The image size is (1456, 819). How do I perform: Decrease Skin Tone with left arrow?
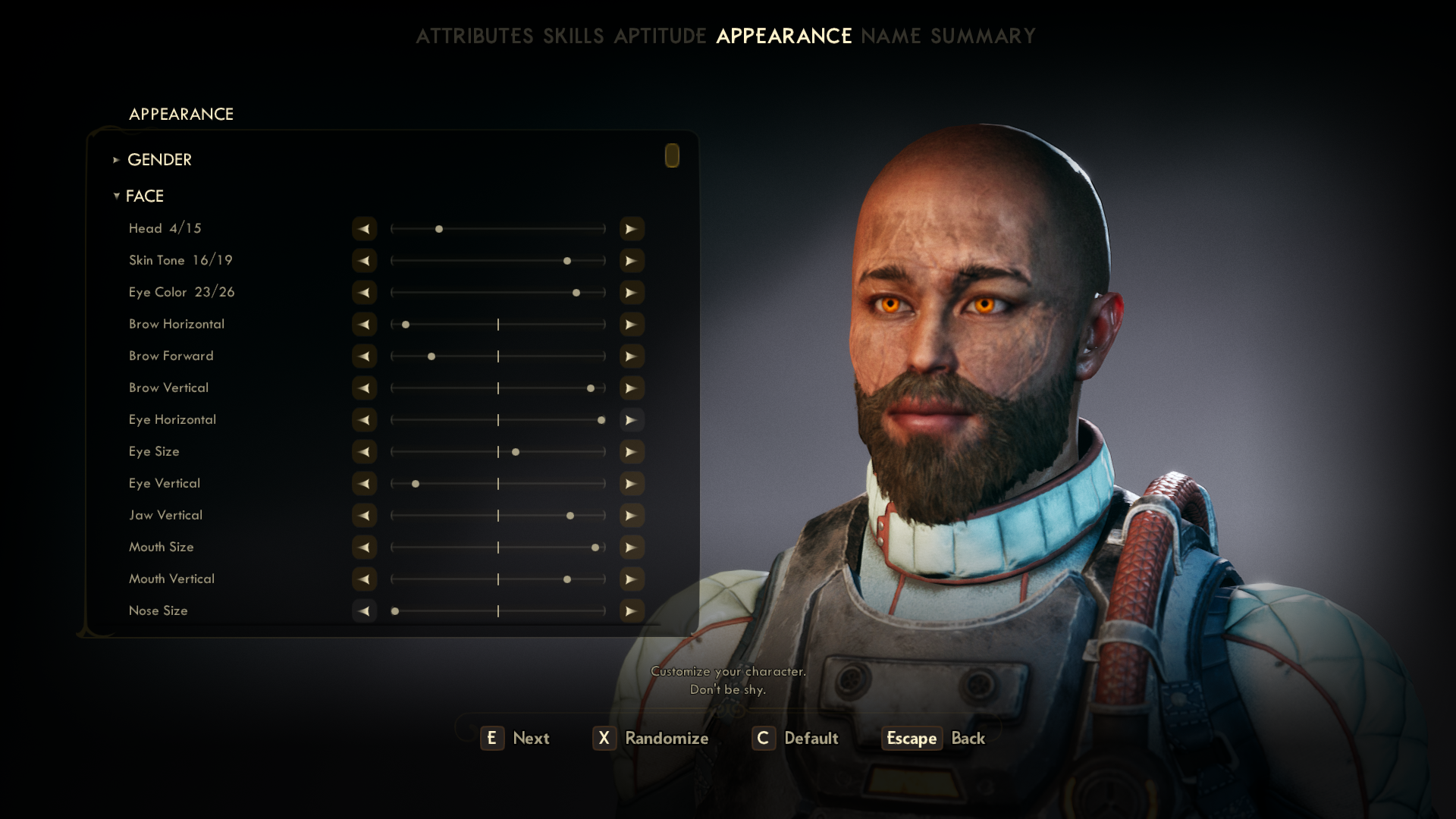[364, 261]
